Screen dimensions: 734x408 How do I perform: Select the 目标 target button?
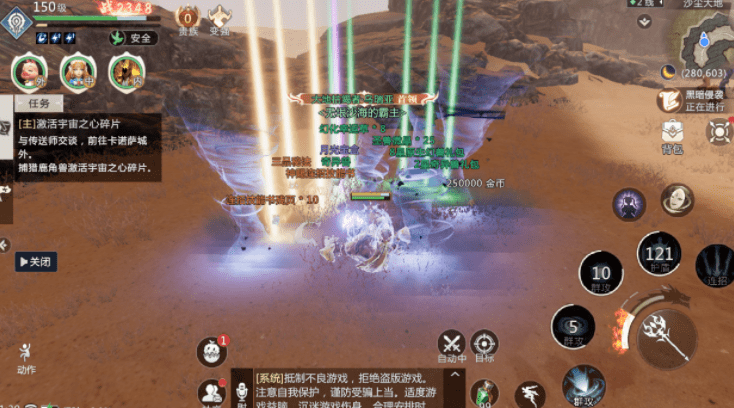click(484, 345)
